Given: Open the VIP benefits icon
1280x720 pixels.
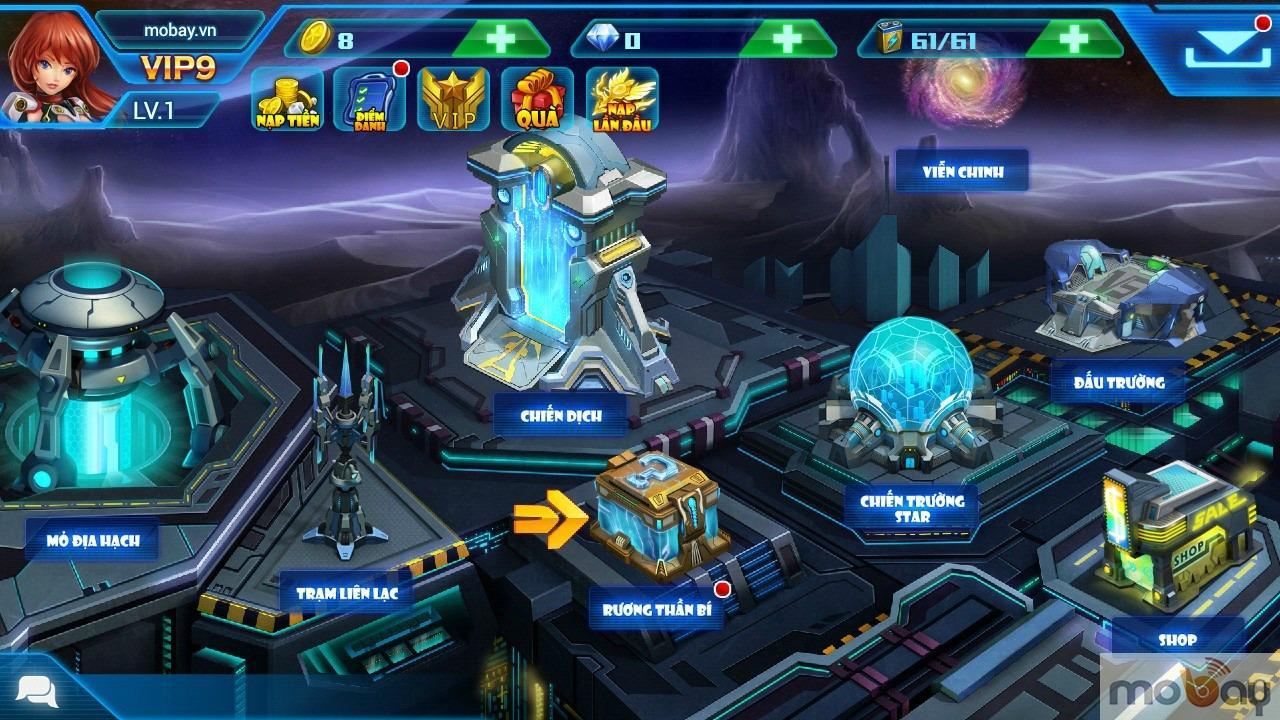Looking at the screenshot, I should tap(452, 100).
